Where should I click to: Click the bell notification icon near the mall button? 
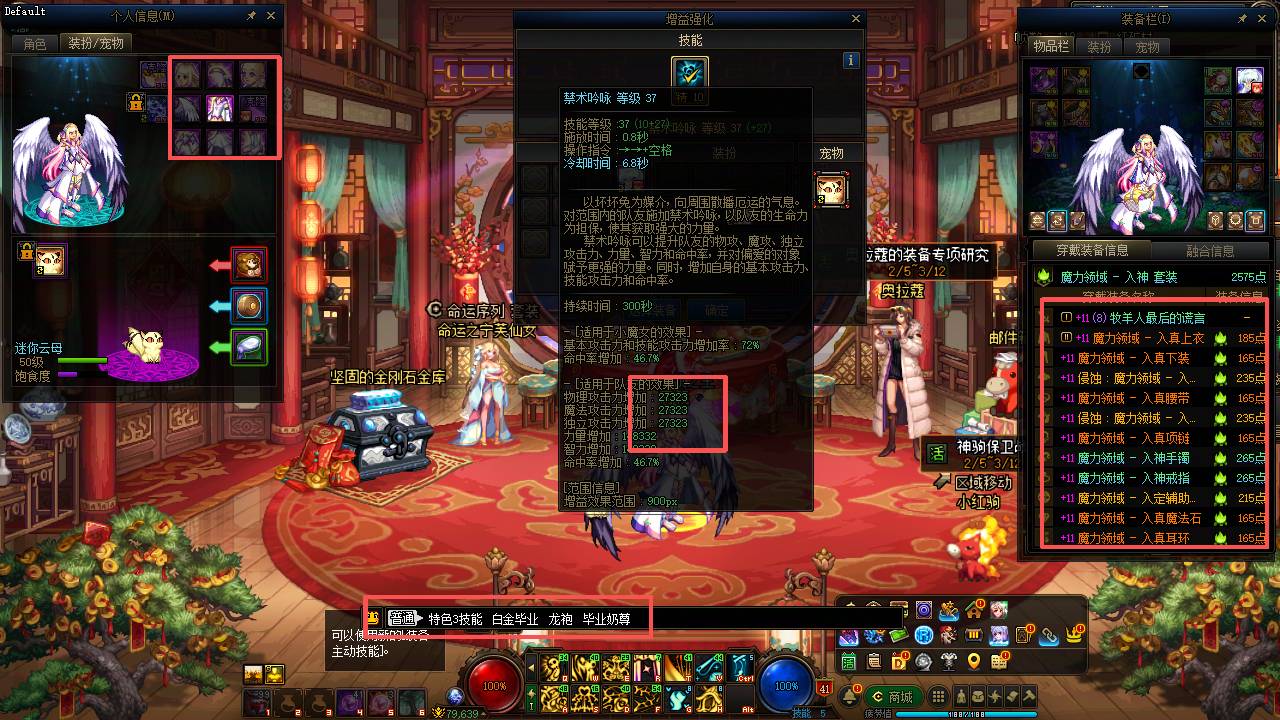click(x=851, y=696)
